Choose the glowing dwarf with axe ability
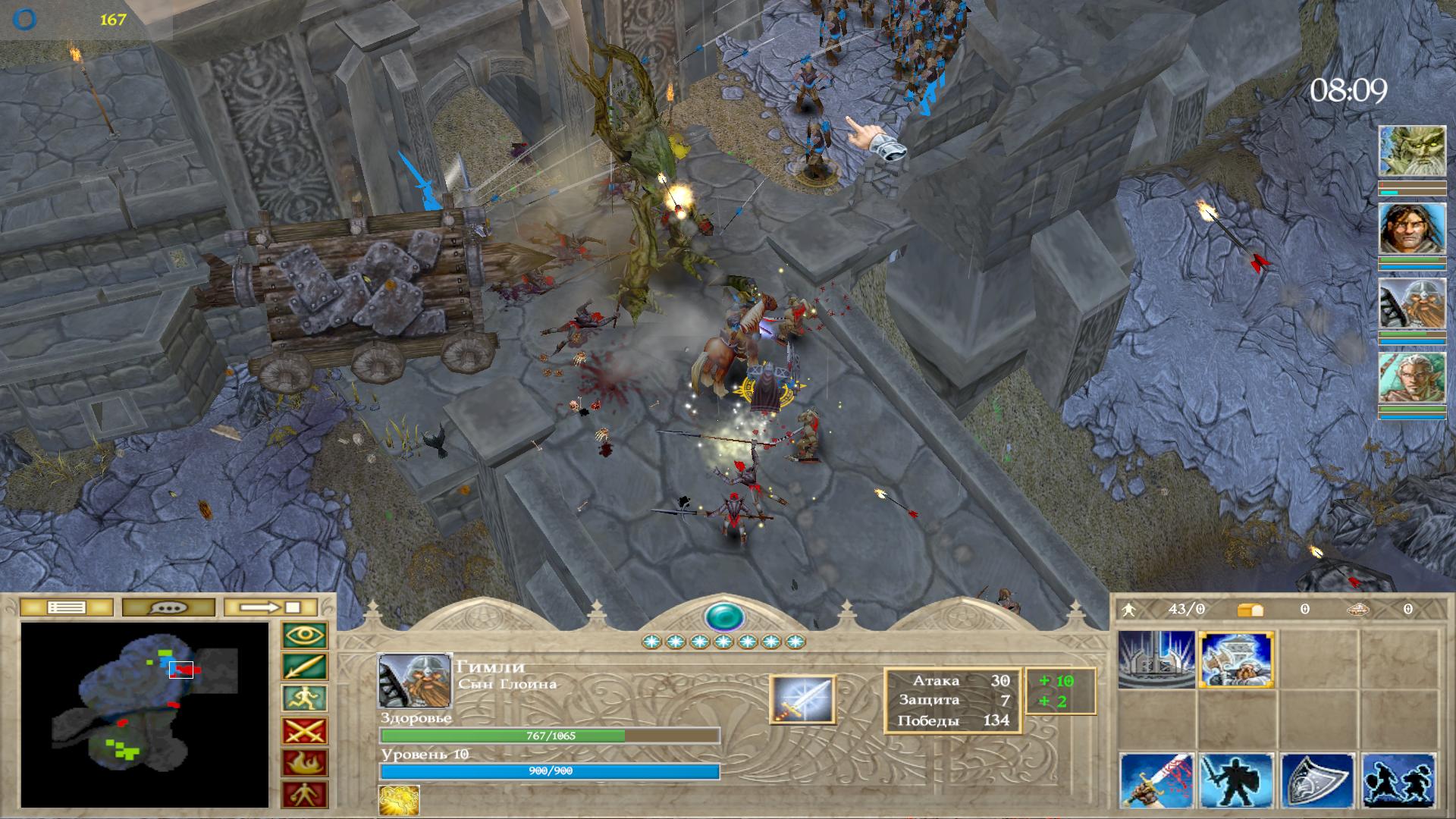The height and width of the screenshot is (819, 1456). point(1237,661)
